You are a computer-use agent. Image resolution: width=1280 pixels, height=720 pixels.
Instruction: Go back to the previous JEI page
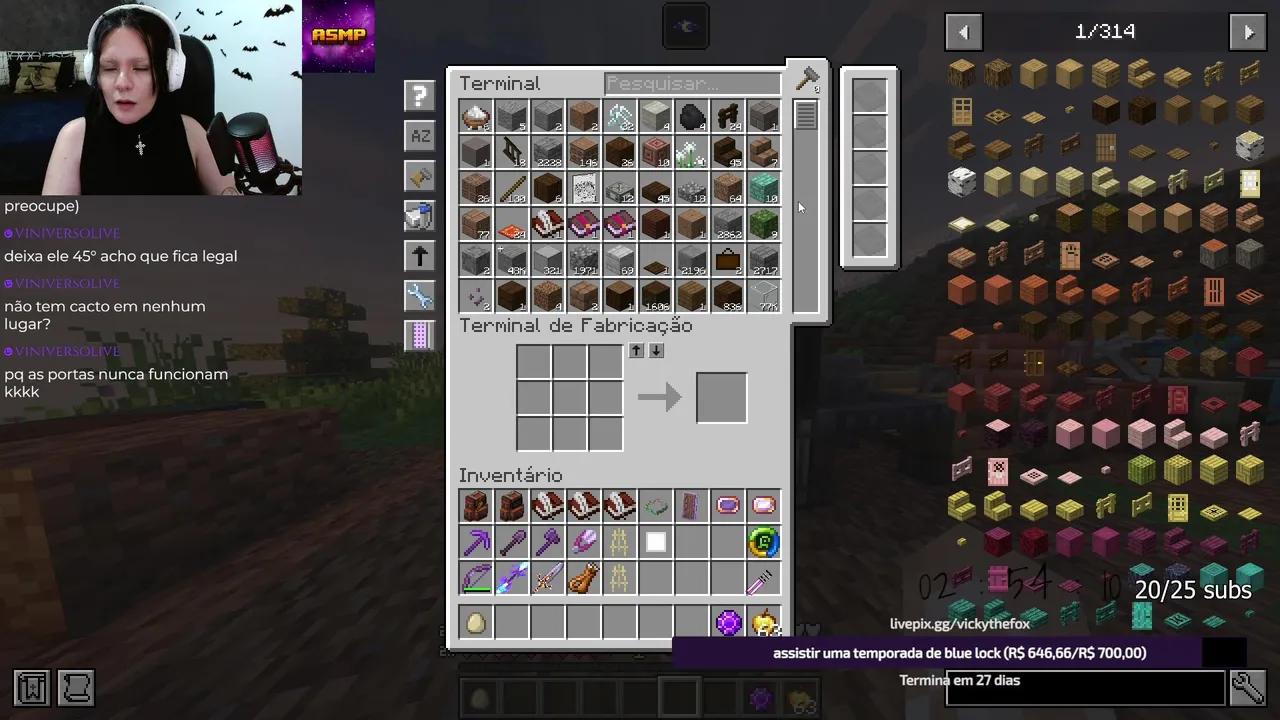(x=963, y=31)
